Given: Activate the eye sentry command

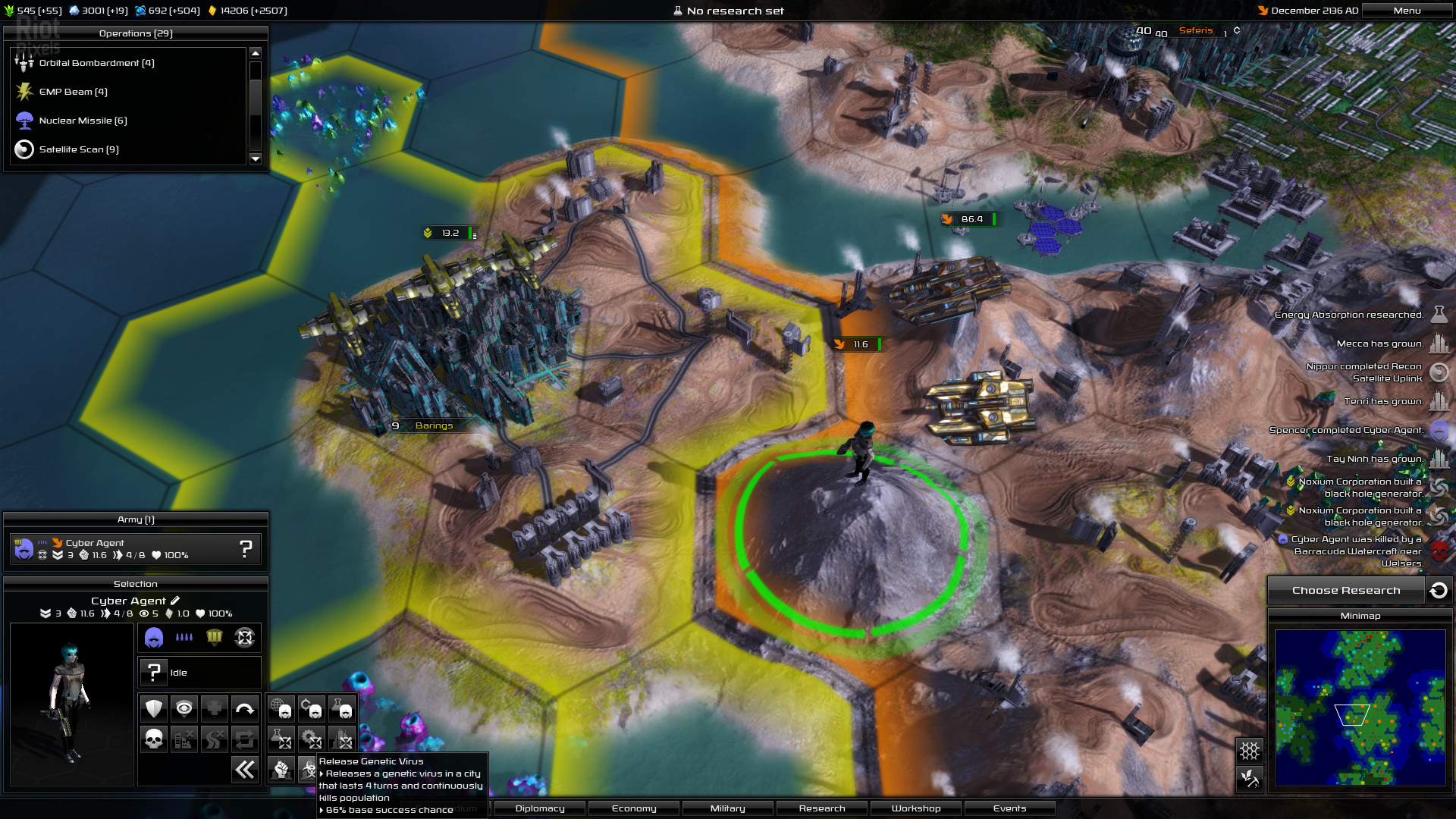Looking at the screenshot, I should point(184,708).
